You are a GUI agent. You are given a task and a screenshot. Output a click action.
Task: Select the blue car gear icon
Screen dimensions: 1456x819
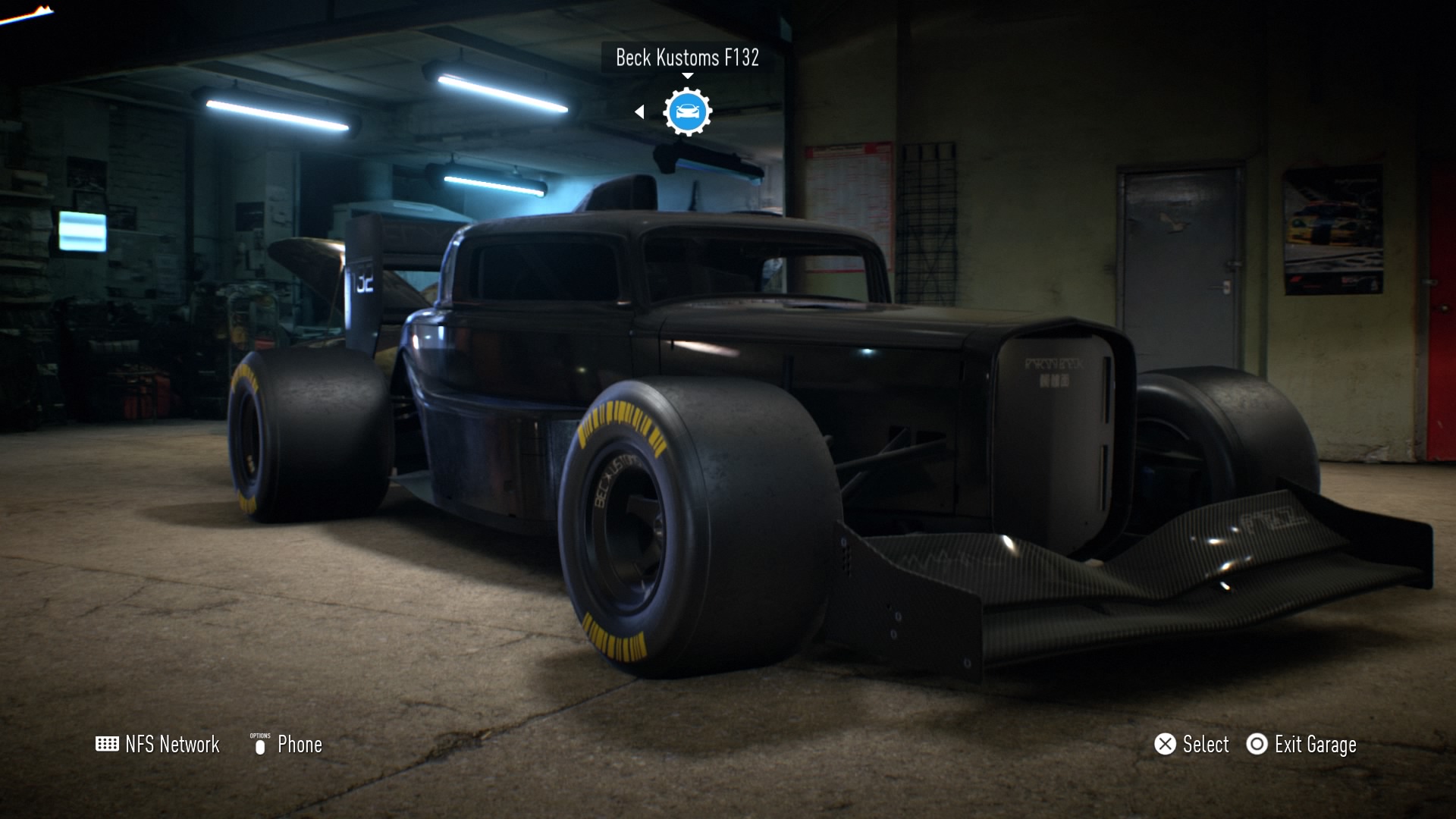687,112
